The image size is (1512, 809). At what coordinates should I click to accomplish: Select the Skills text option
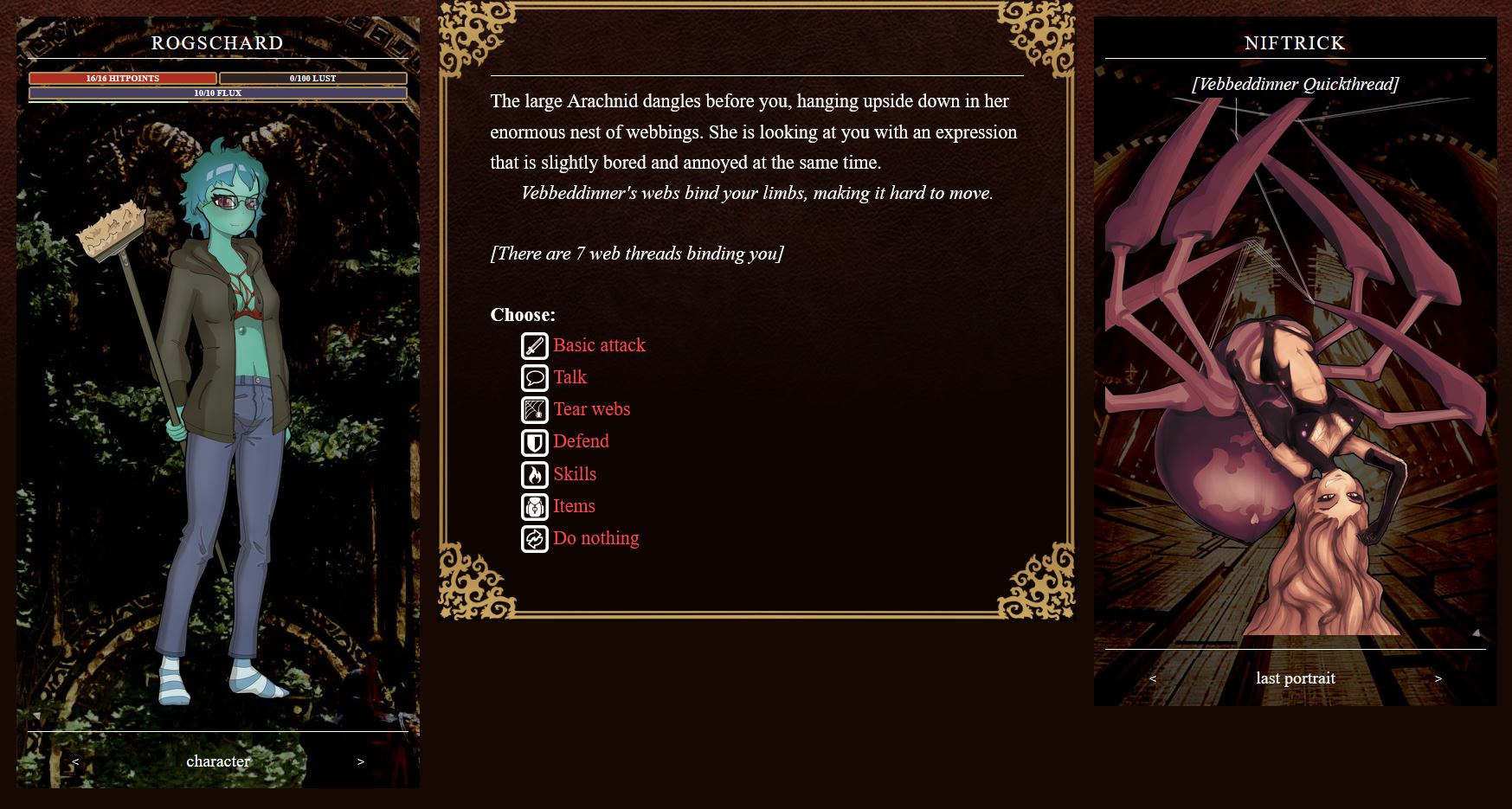[574, 474]
